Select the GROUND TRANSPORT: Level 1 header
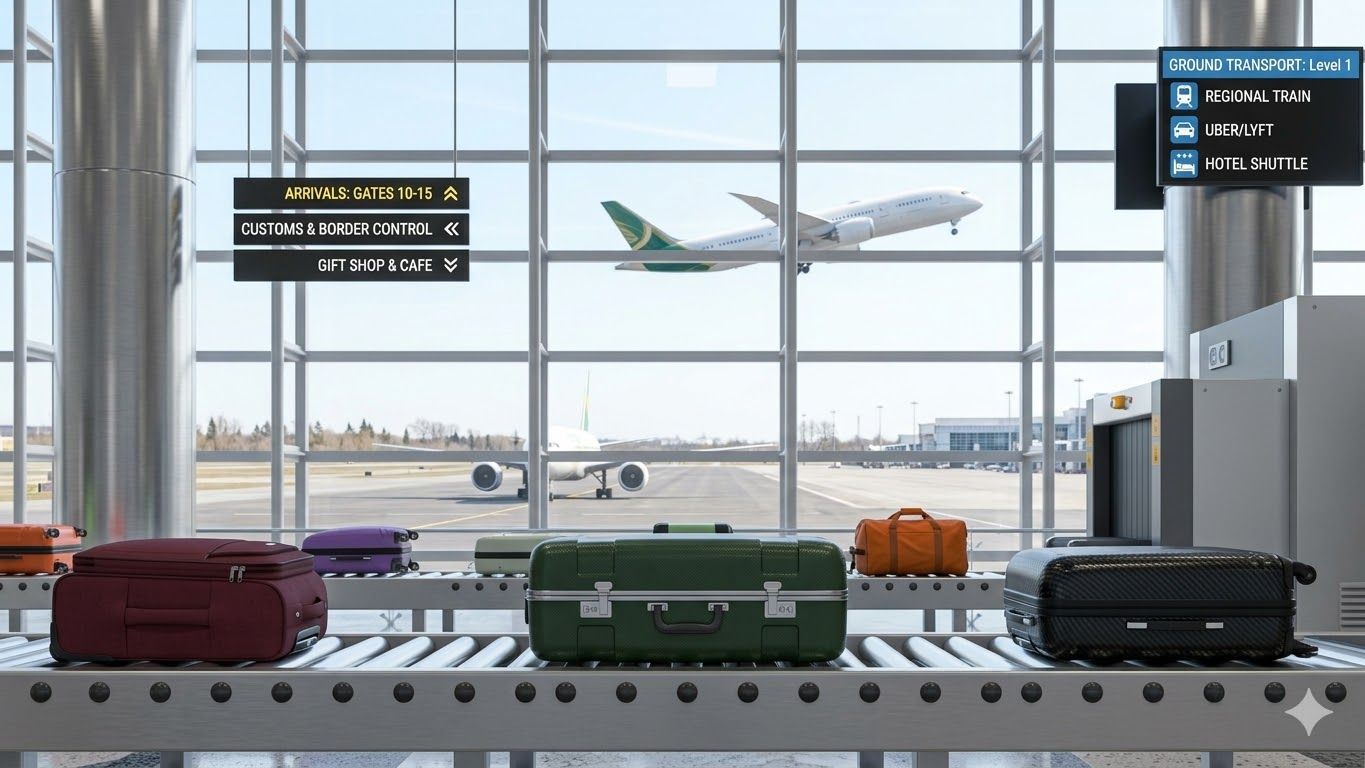1365x768 pixels. pyautogui.click(x=1260, y=64)
